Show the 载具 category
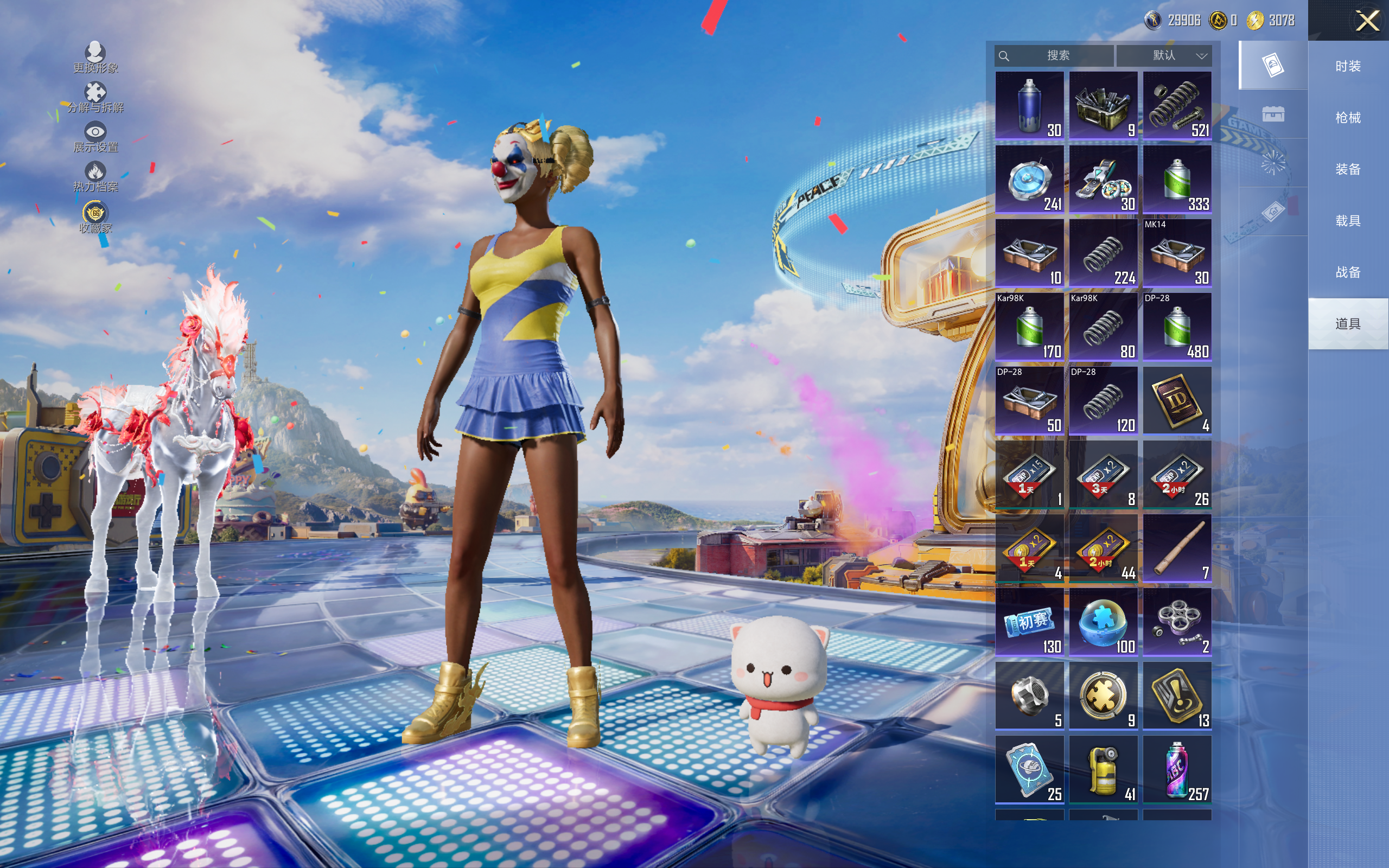This screenshot has height=868, width=1389. click(1348, 221)
